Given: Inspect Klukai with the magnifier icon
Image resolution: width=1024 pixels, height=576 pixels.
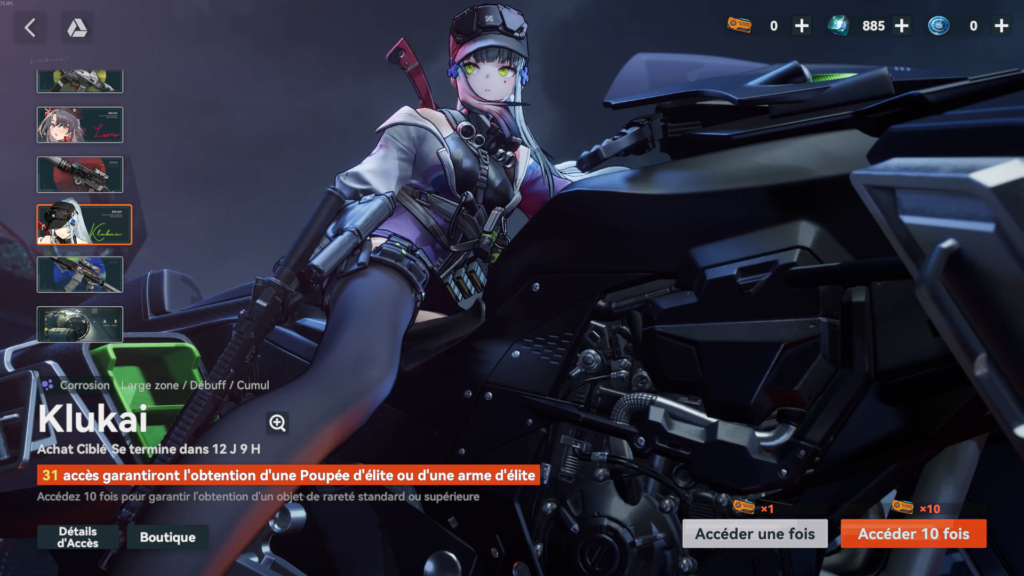Looking at the screenshot, I should pos(278,423).
